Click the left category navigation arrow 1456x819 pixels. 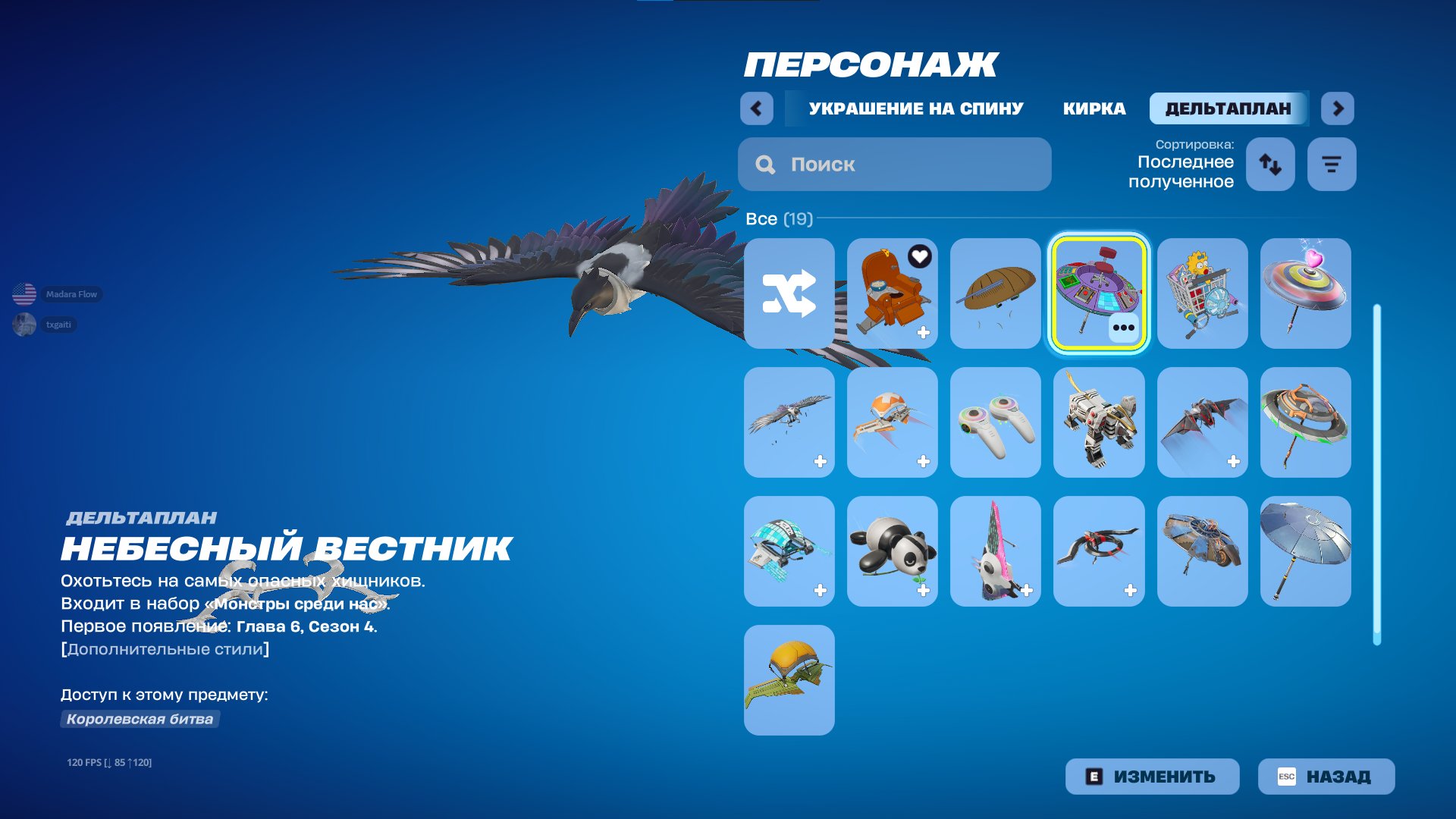[755, 108]
